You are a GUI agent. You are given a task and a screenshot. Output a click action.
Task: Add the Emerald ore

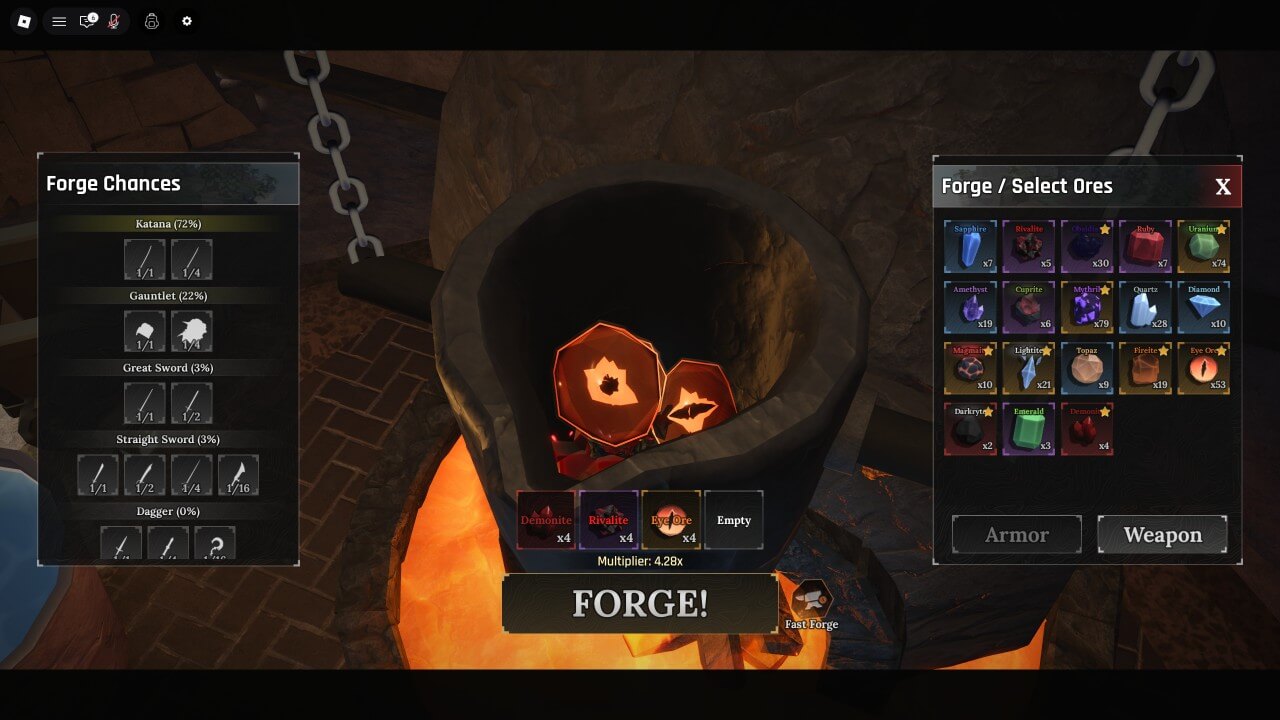1028,429
